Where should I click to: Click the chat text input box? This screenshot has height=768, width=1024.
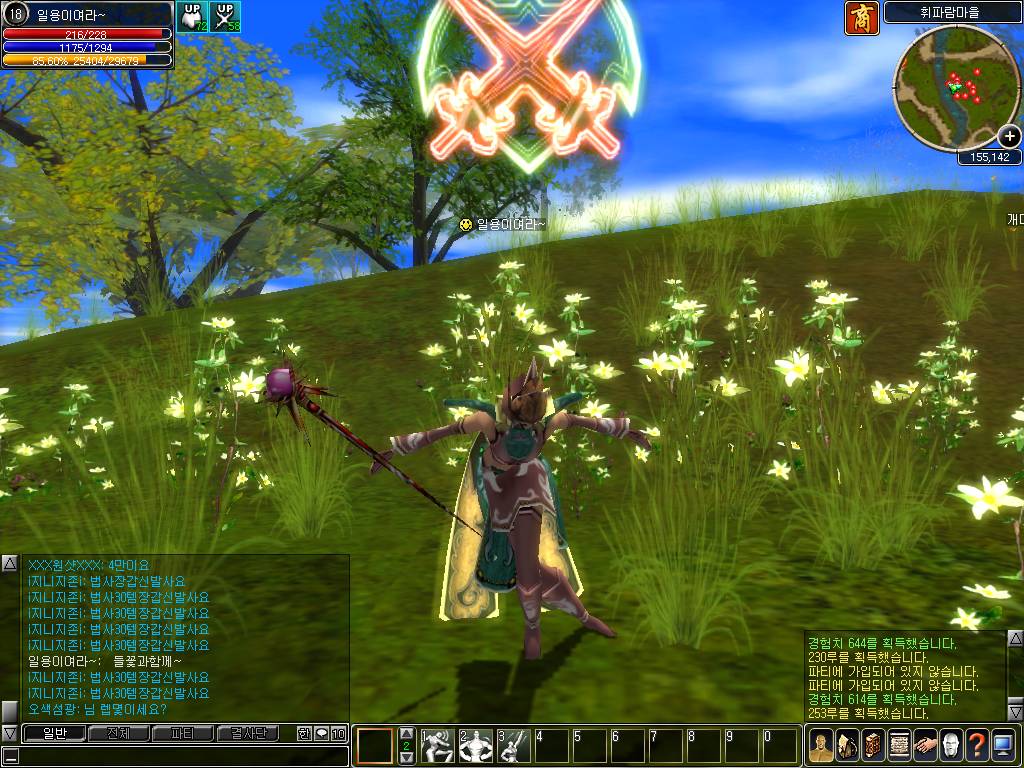180,756
